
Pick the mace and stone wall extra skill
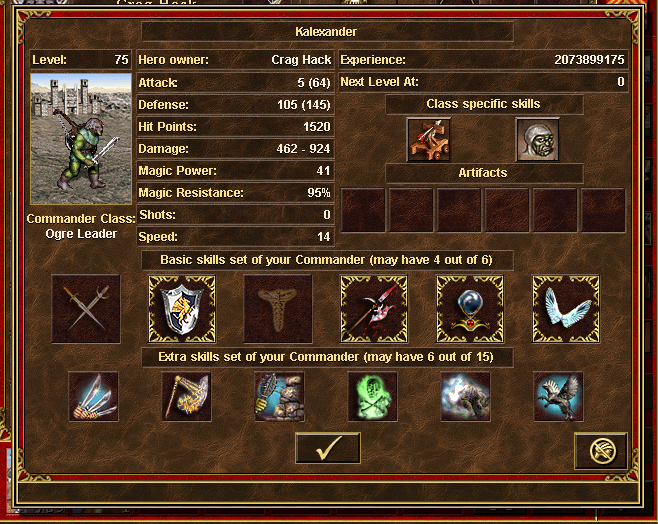pos(280,396)
